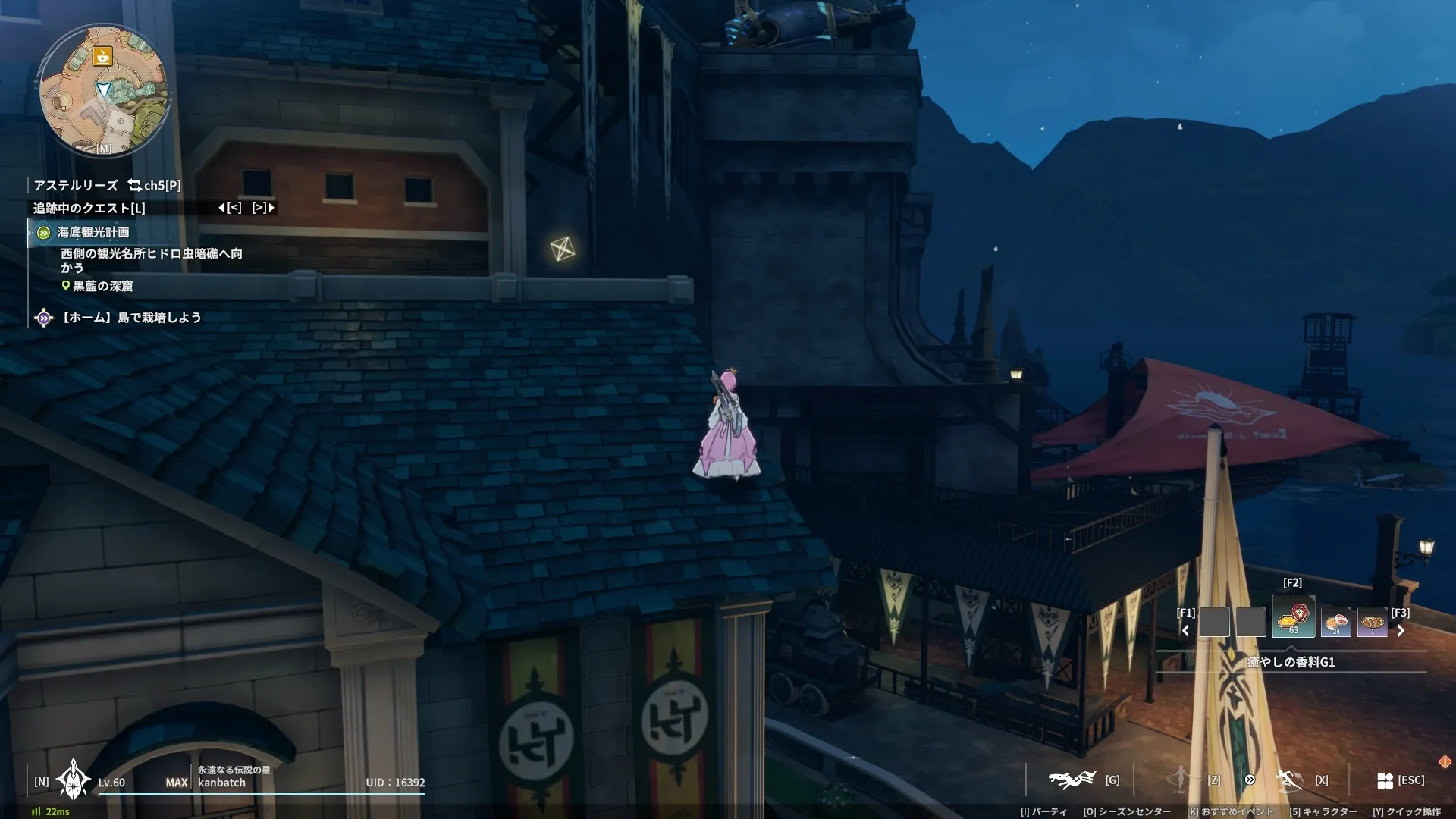Select the 海底観光計画 quest entry
This screenshot has height=819, width=1456.
click(93, 232)
